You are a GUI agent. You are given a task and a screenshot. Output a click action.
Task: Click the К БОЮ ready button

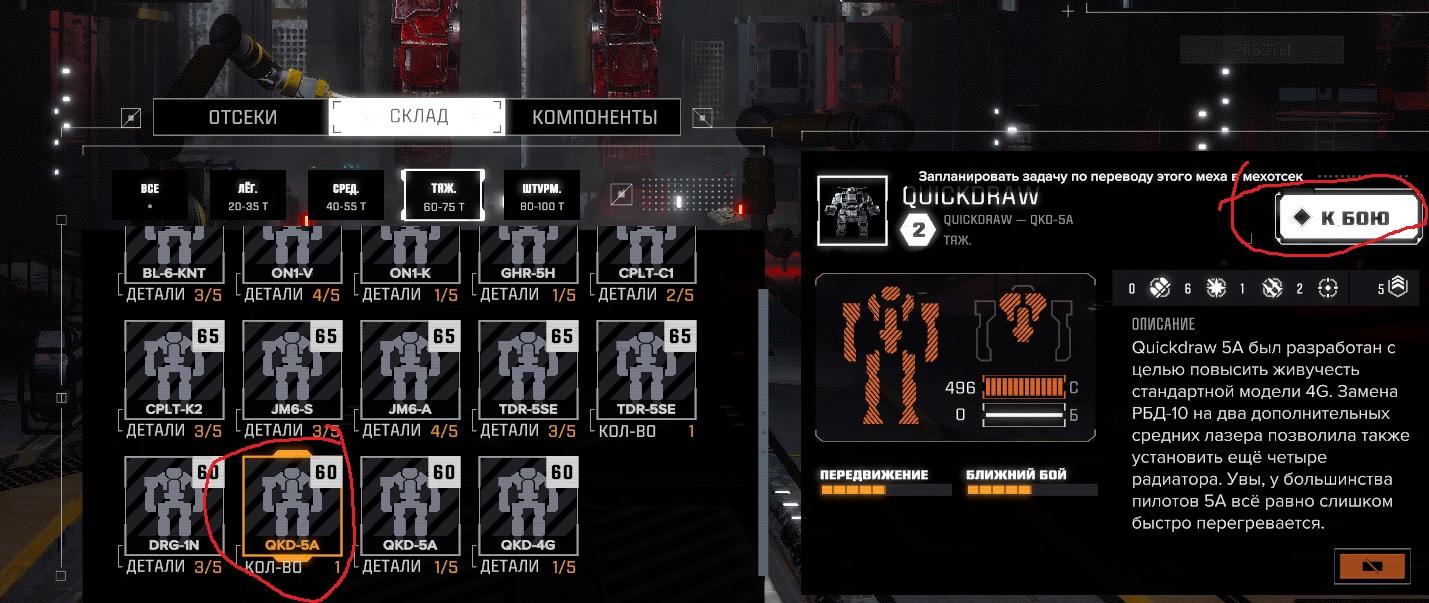pyautogui.click(x=1348, y=217)
